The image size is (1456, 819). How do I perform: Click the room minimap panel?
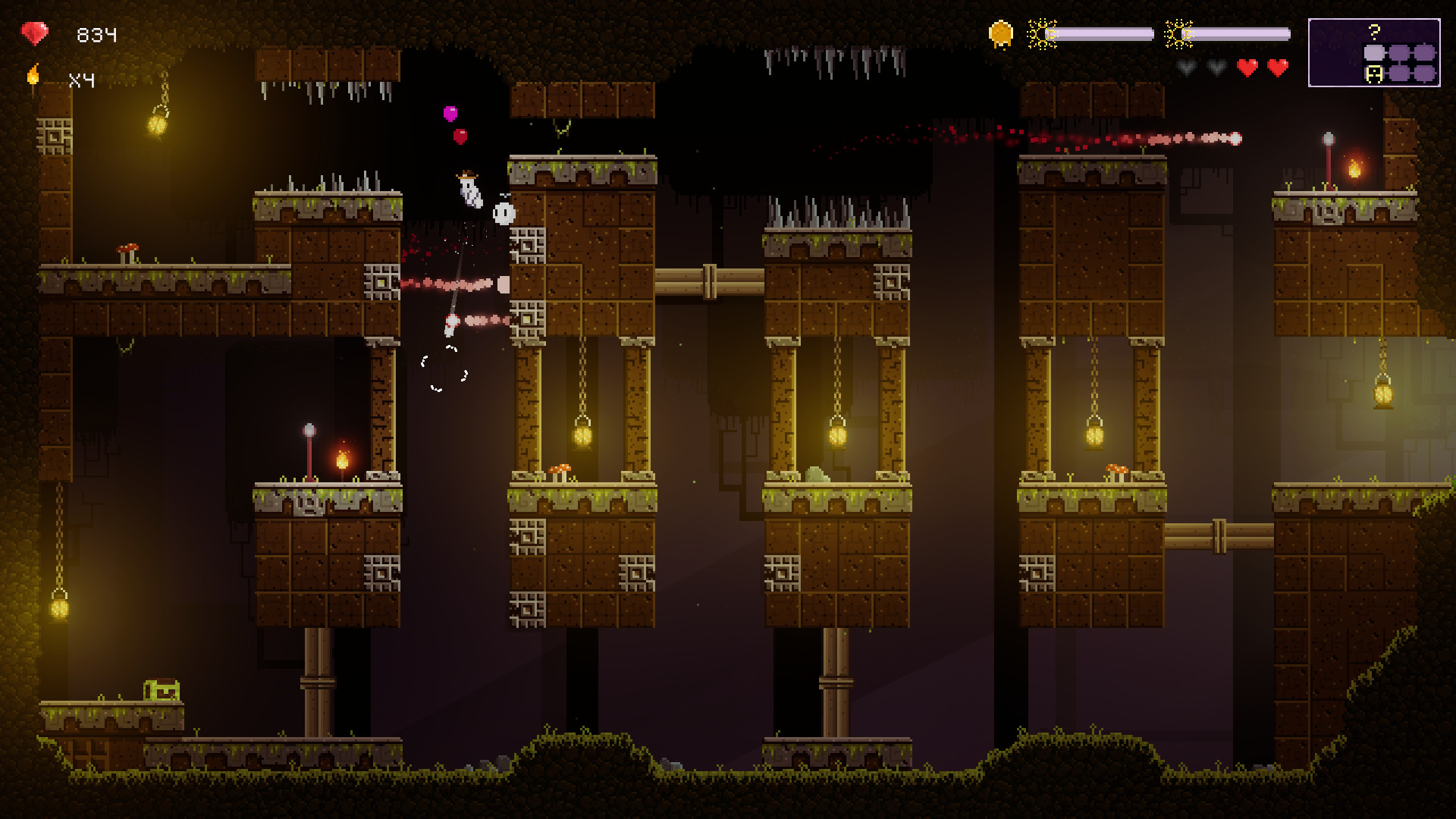[1373, 52]
